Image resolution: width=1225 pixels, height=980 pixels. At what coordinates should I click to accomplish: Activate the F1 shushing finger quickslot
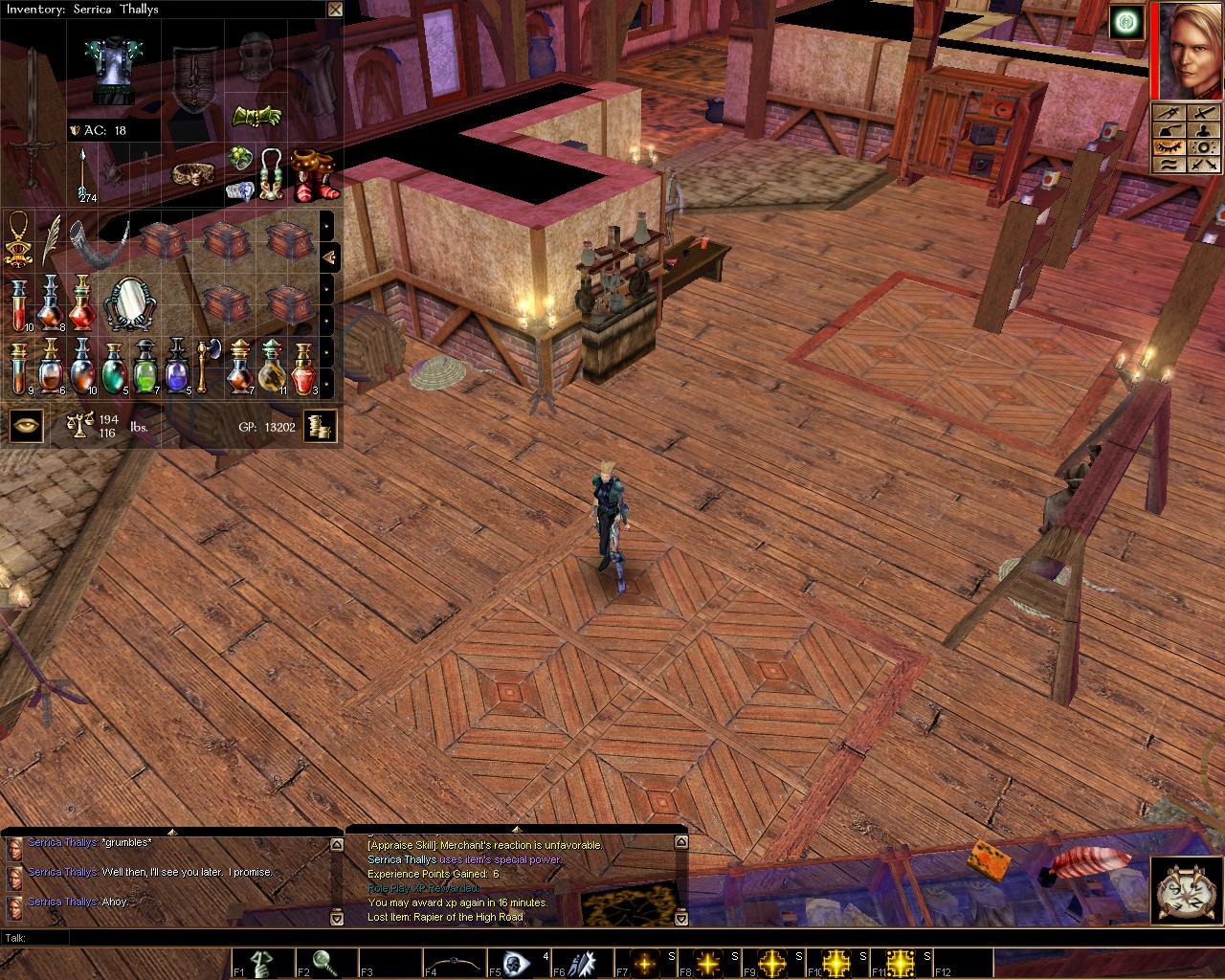click(x=262, y=963)
